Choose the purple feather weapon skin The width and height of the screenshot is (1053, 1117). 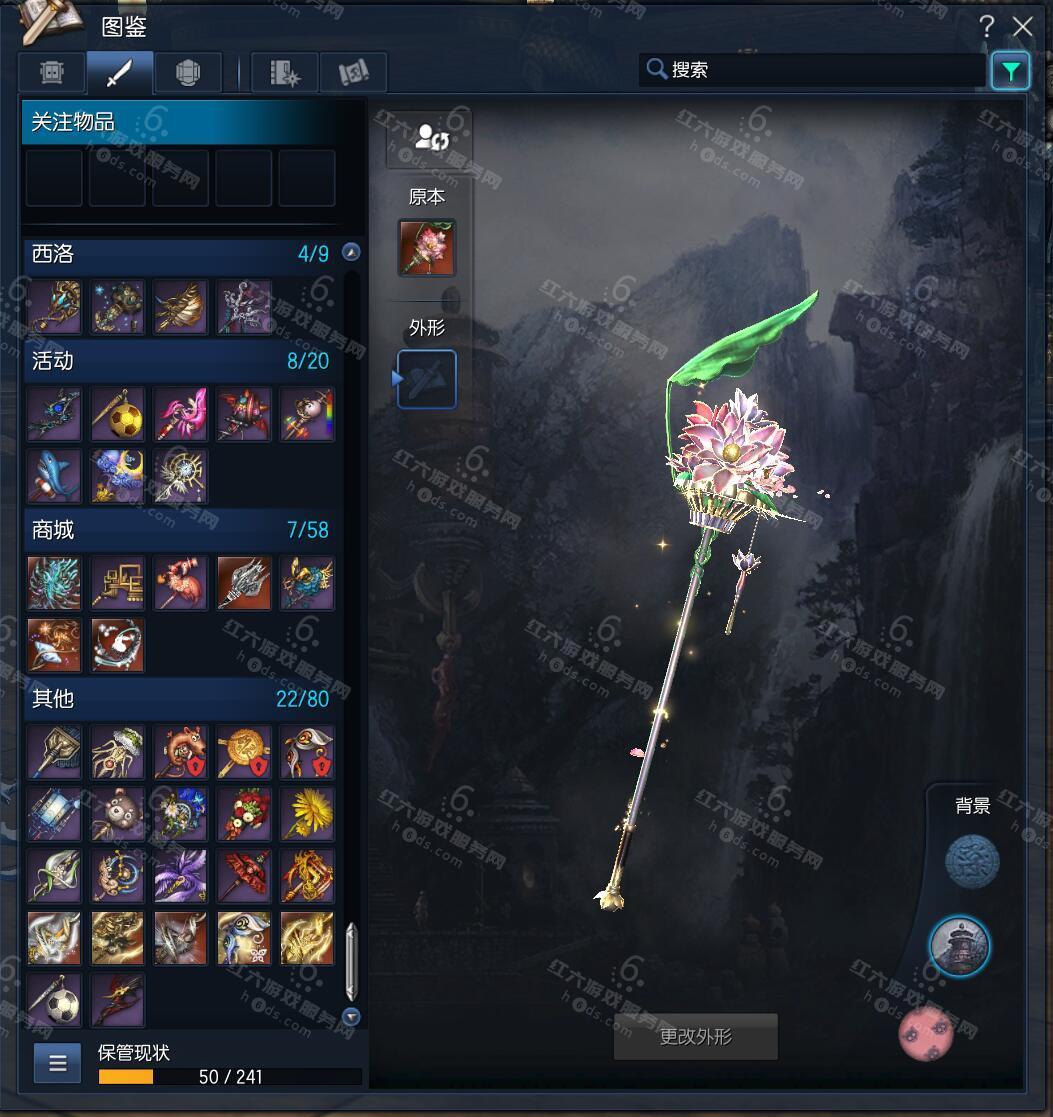point(181,876)
